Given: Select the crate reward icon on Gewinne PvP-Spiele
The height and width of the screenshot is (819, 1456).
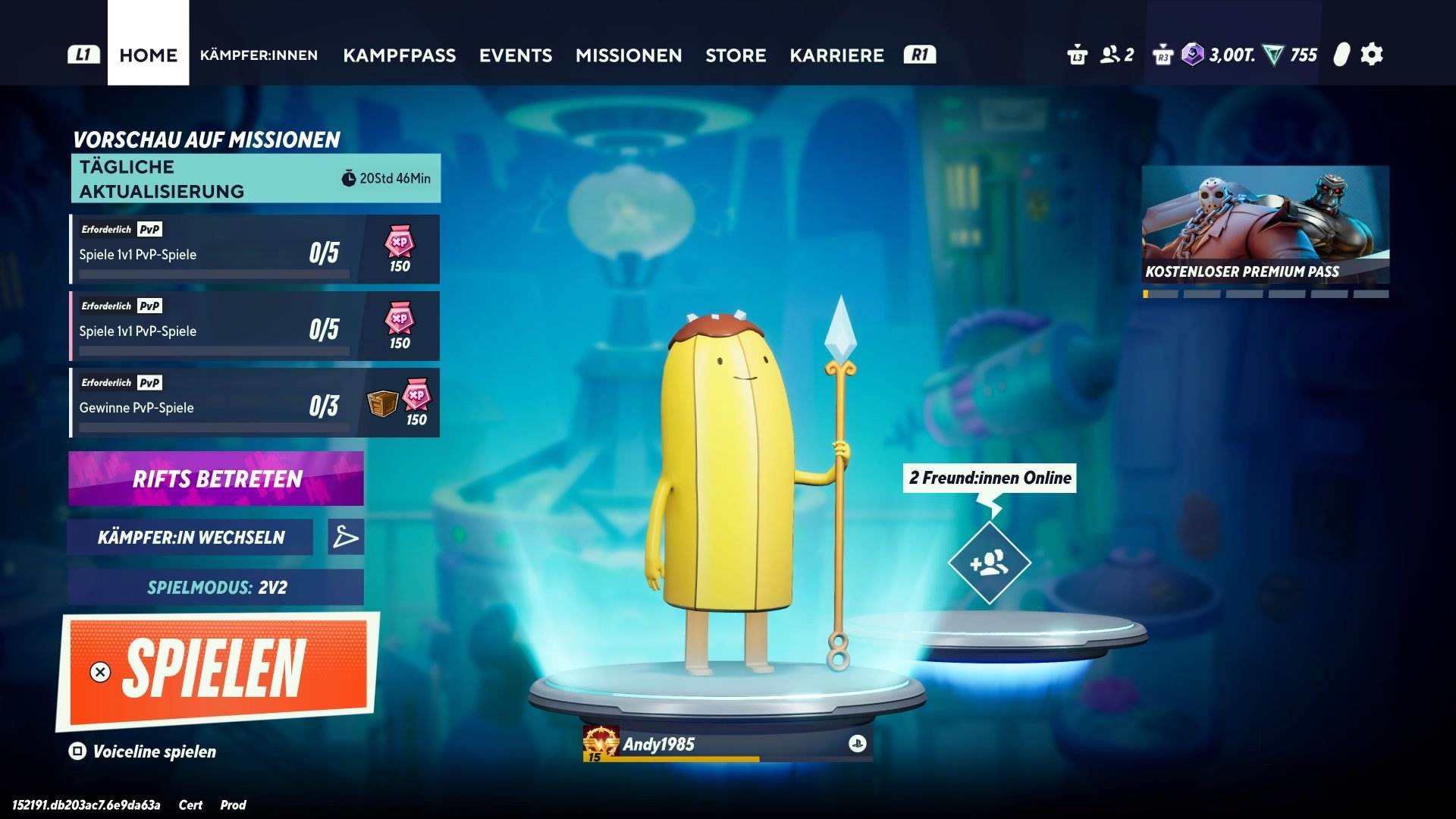Looking at the screenshot, I should [383, 403].
